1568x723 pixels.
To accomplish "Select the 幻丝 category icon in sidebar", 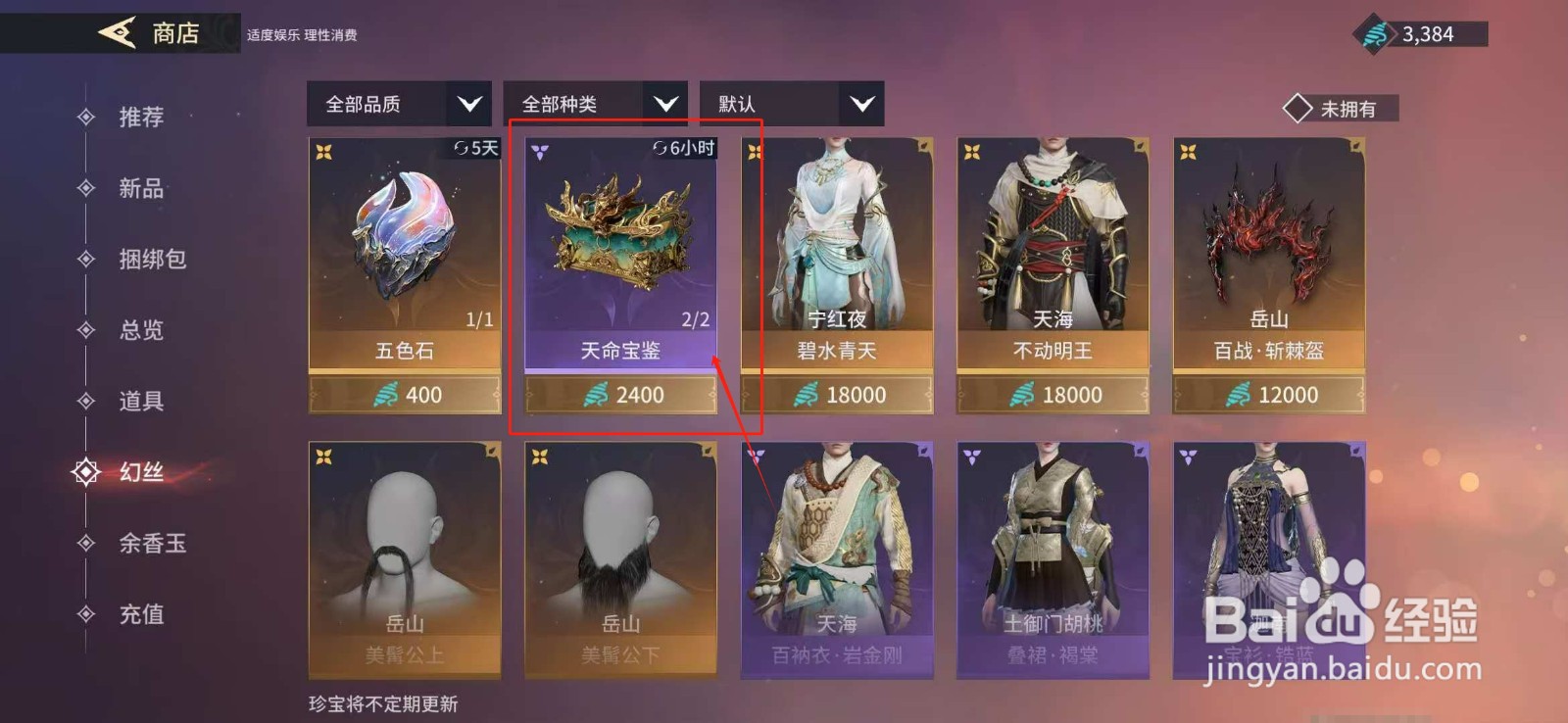I will click(88, 472).
